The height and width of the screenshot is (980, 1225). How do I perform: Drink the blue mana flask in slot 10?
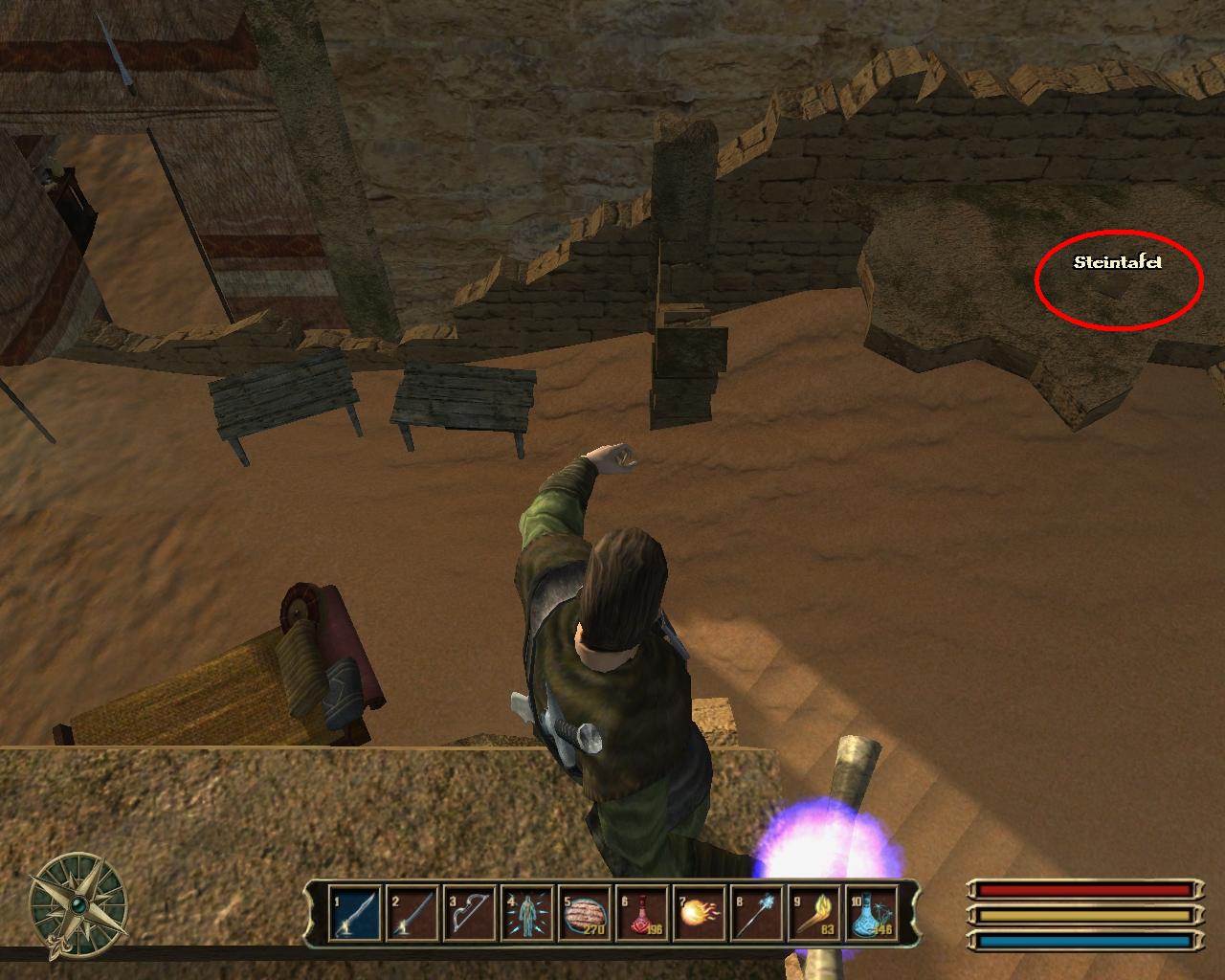[872, 914]
